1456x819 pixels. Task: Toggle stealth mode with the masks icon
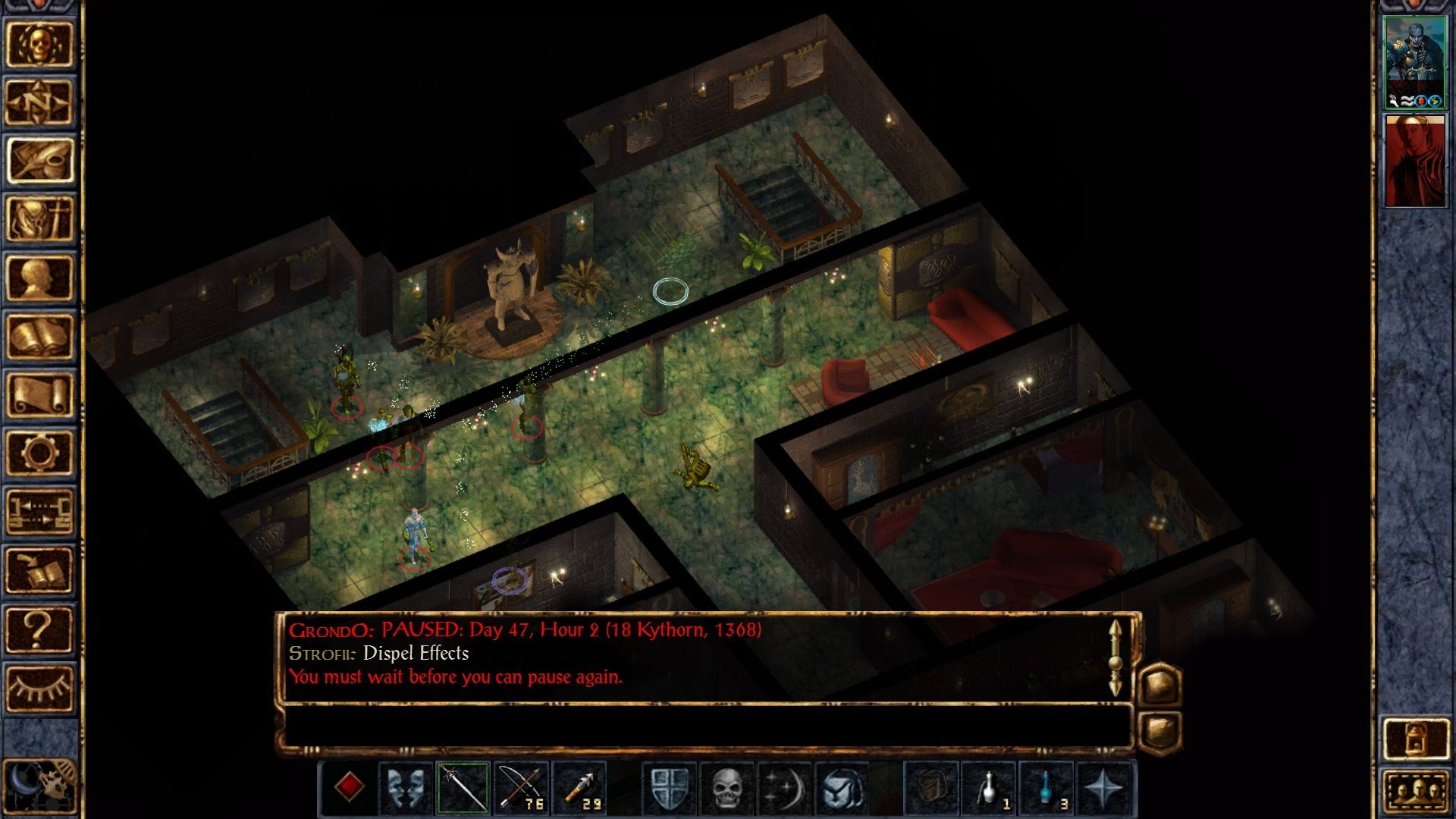coord(406,786)
